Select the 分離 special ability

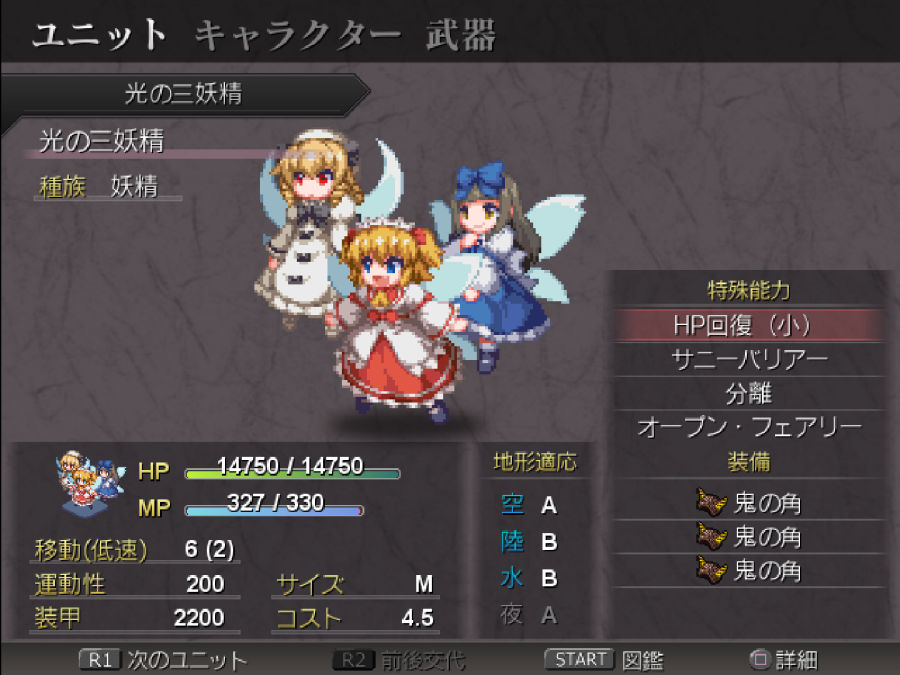(749, 393)
